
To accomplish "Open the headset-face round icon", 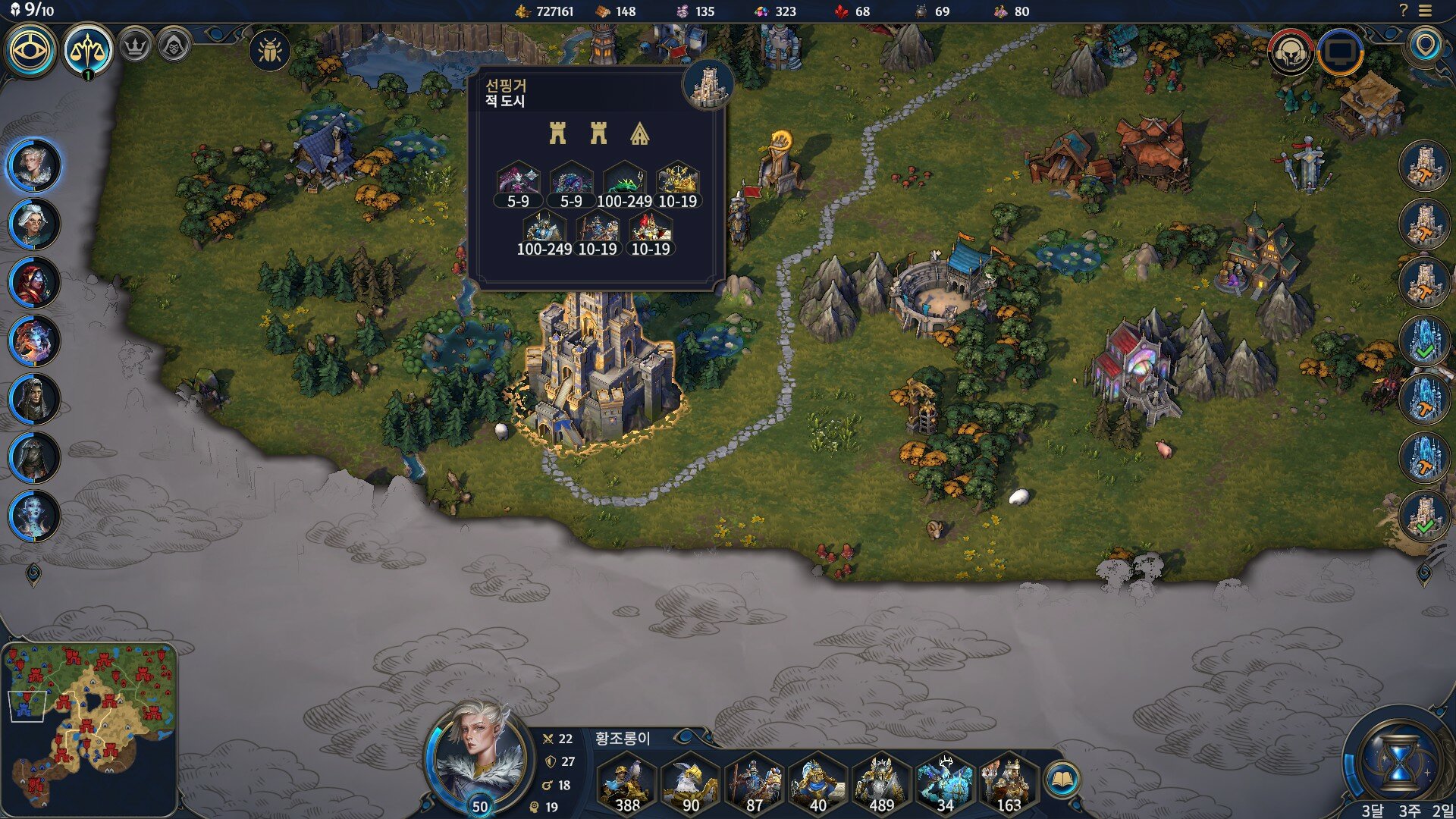I will 1291,52.
